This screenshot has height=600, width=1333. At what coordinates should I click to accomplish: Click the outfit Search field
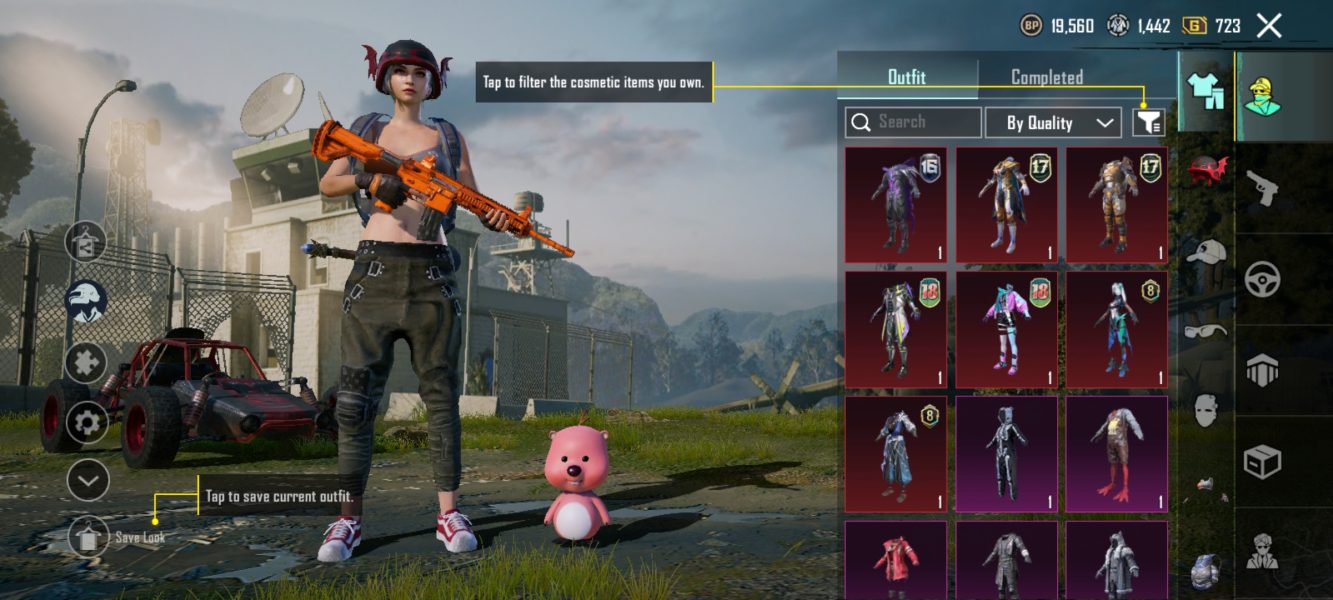pyautogui.click(x=913, y=122)
